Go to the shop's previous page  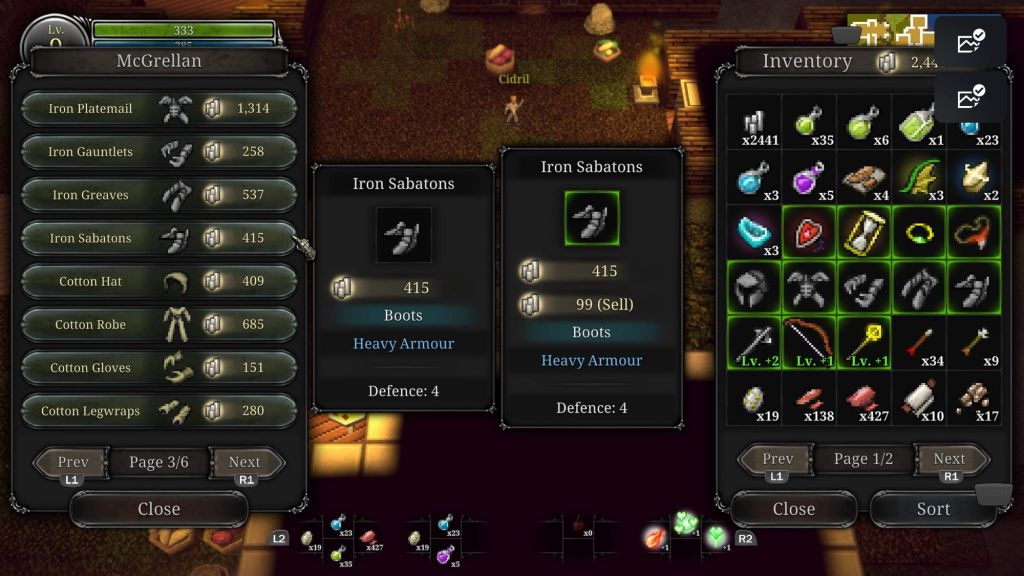point(72,463)
